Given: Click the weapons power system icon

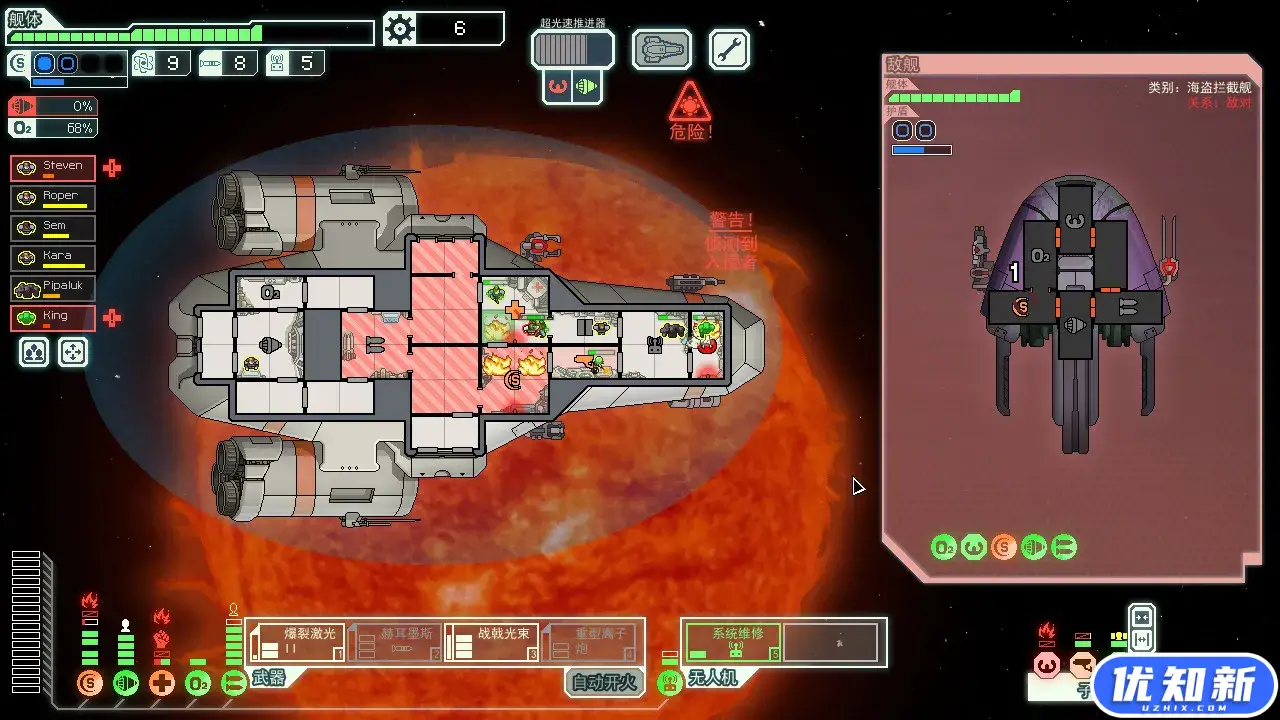Looking at the screenshot, I should pos(234,683).
